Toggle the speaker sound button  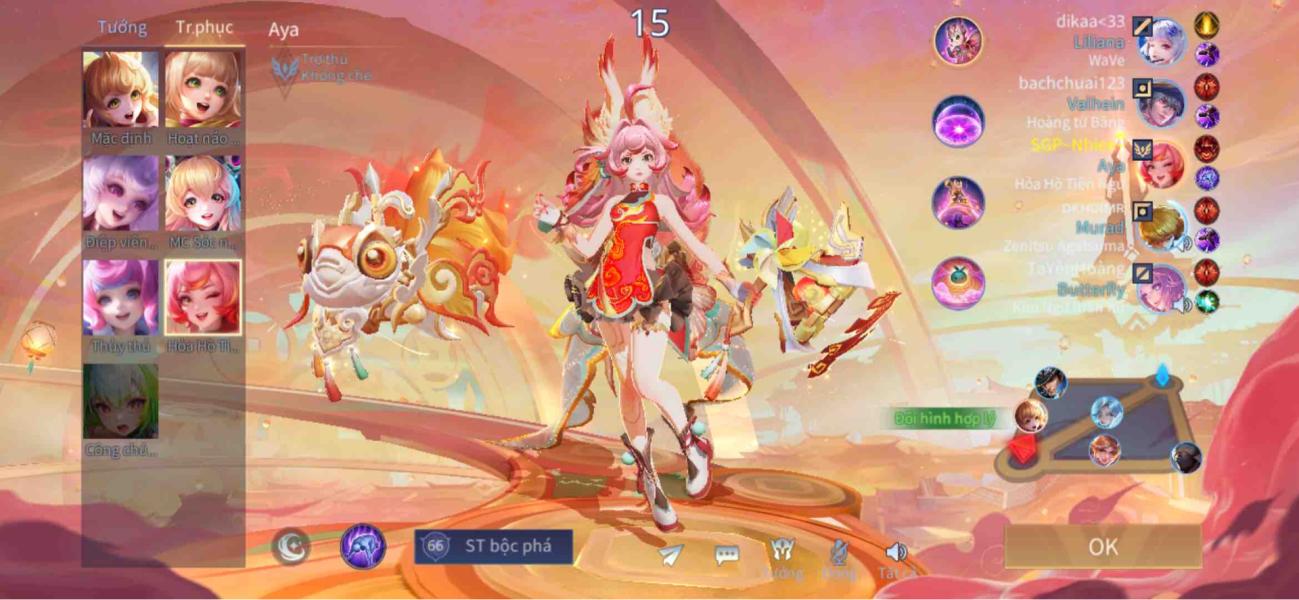coord(895,553)
